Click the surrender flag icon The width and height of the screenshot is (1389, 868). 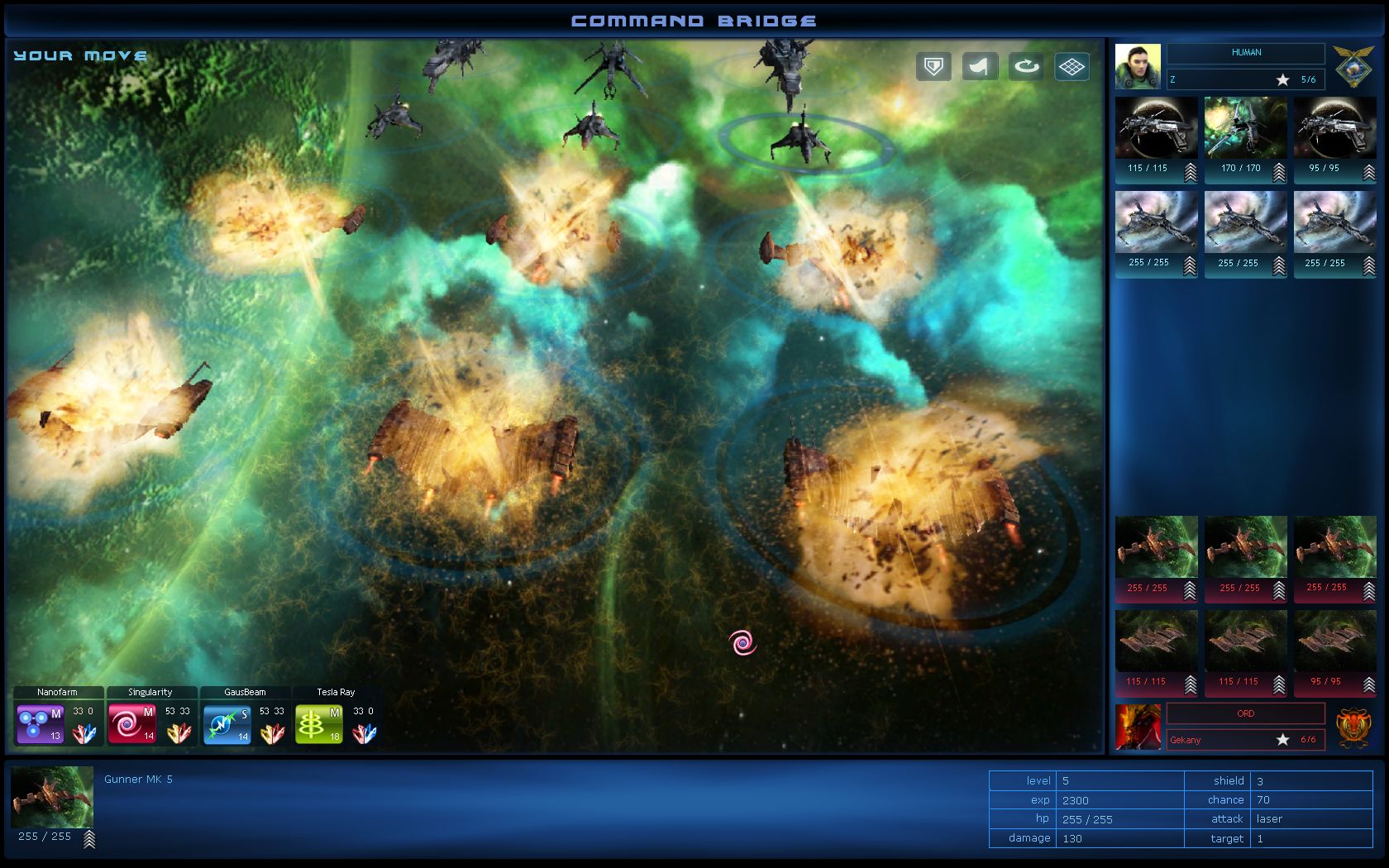(980, 66)
